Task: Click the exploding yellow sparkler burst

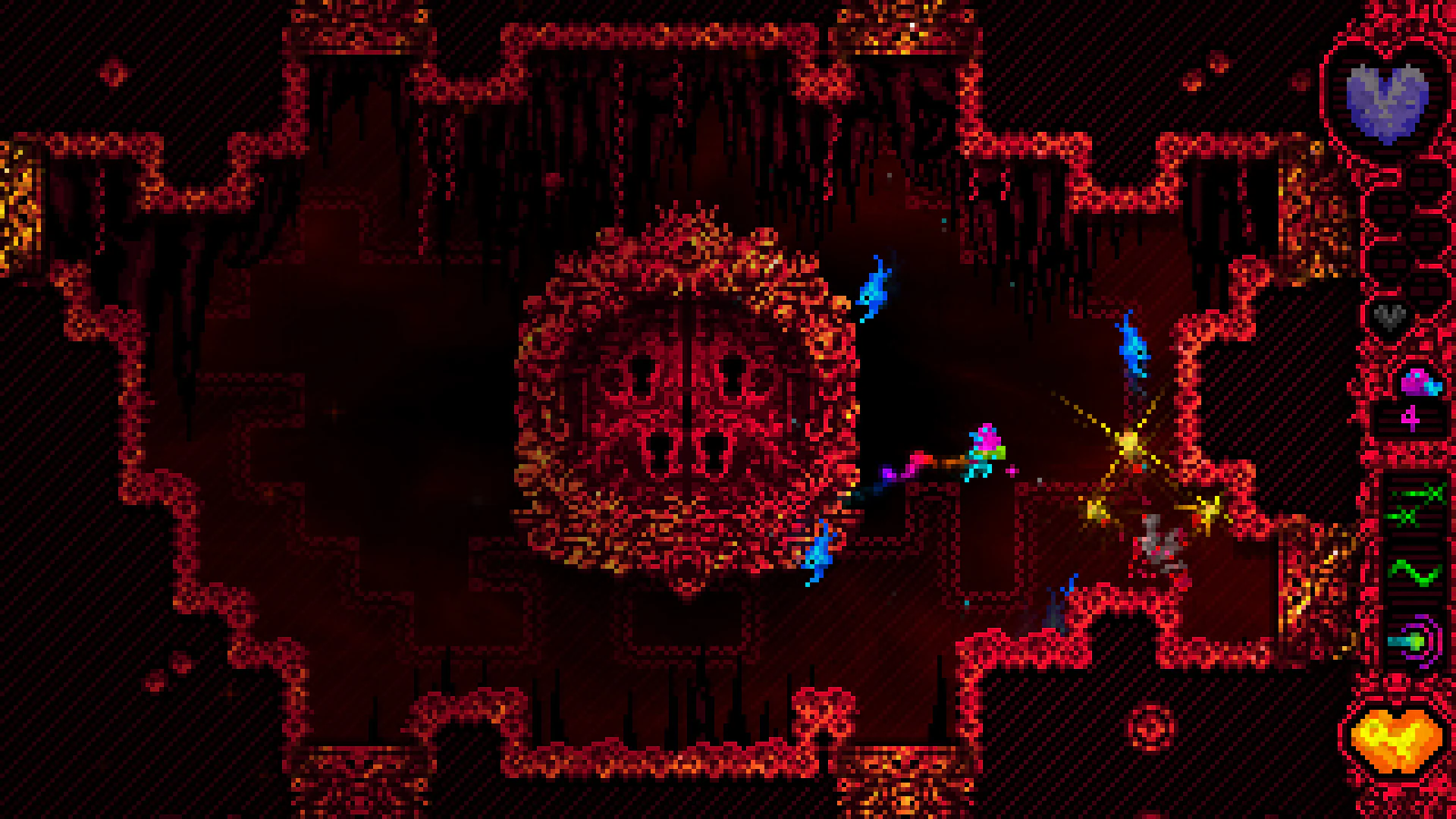Action: tap(1129, 442)
